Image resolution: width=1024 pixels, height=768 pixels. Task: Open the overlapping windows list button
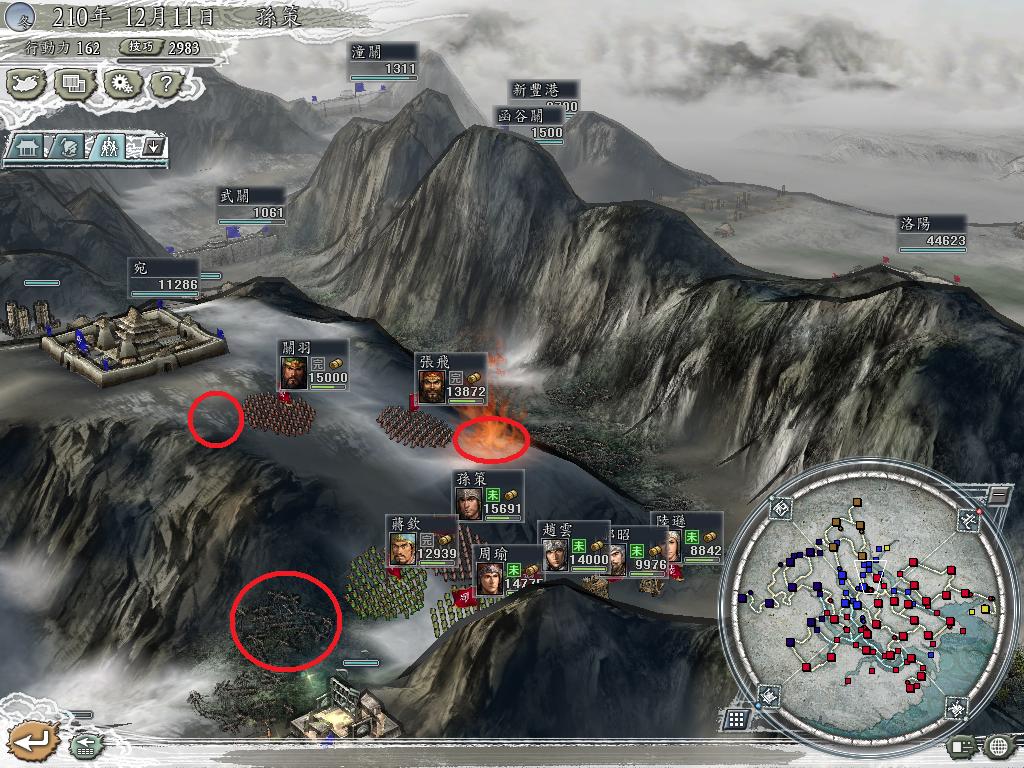73,83
